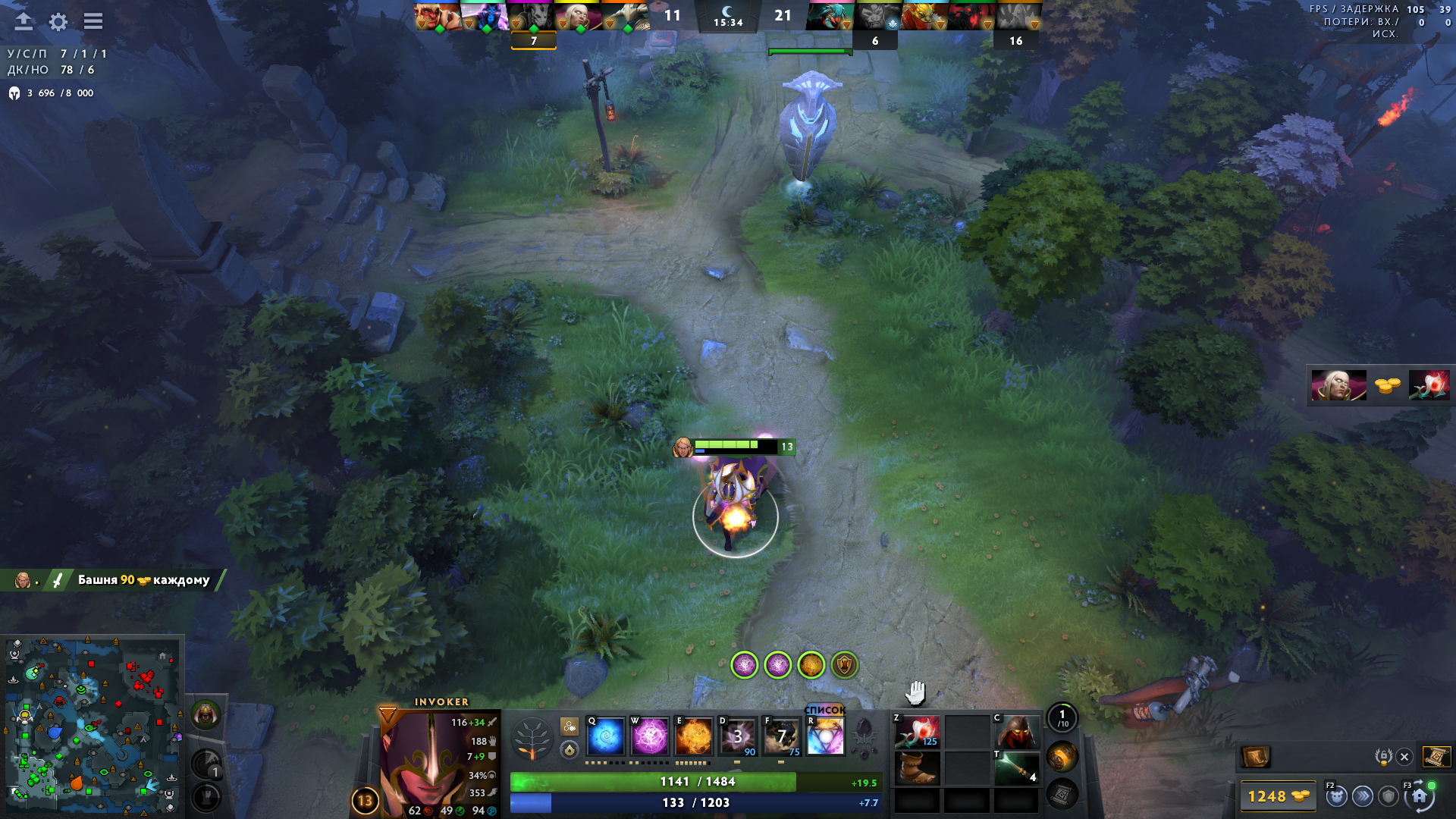
Task: Select the quick-buy scroll item
Action: (x=1255, y=757)
